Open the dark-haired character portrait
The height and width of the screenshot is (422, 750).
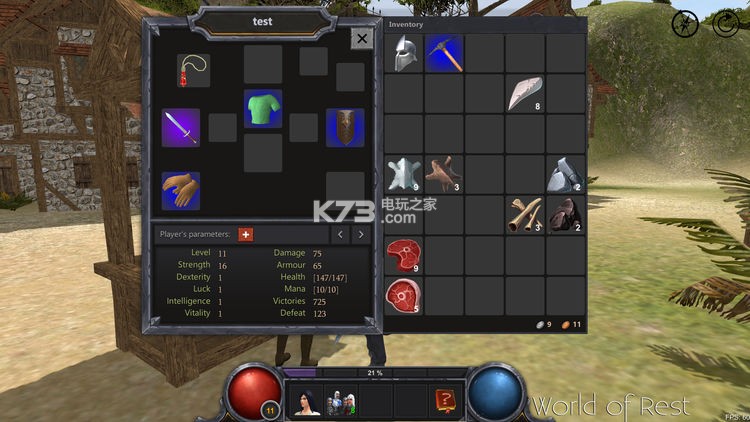point(305,400)
